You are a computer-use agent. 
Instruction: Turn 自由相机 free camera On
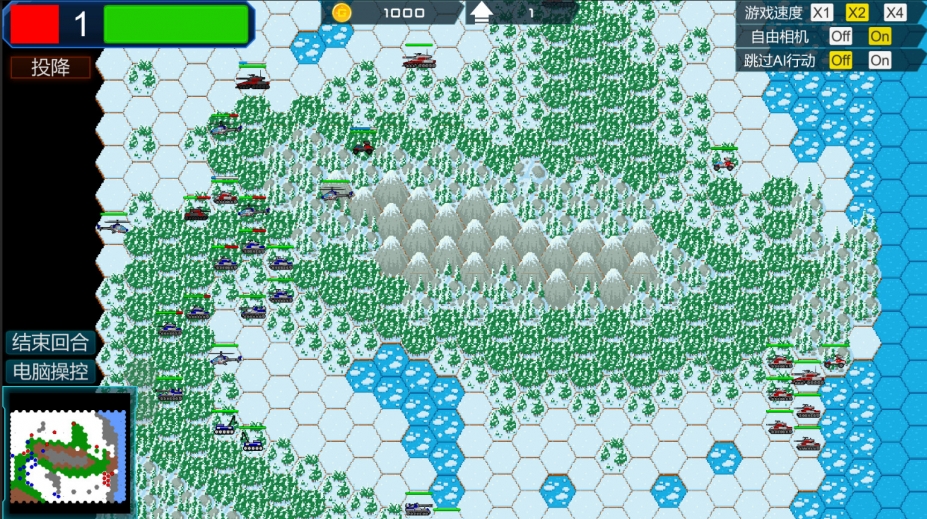click(x=879, y=36)
